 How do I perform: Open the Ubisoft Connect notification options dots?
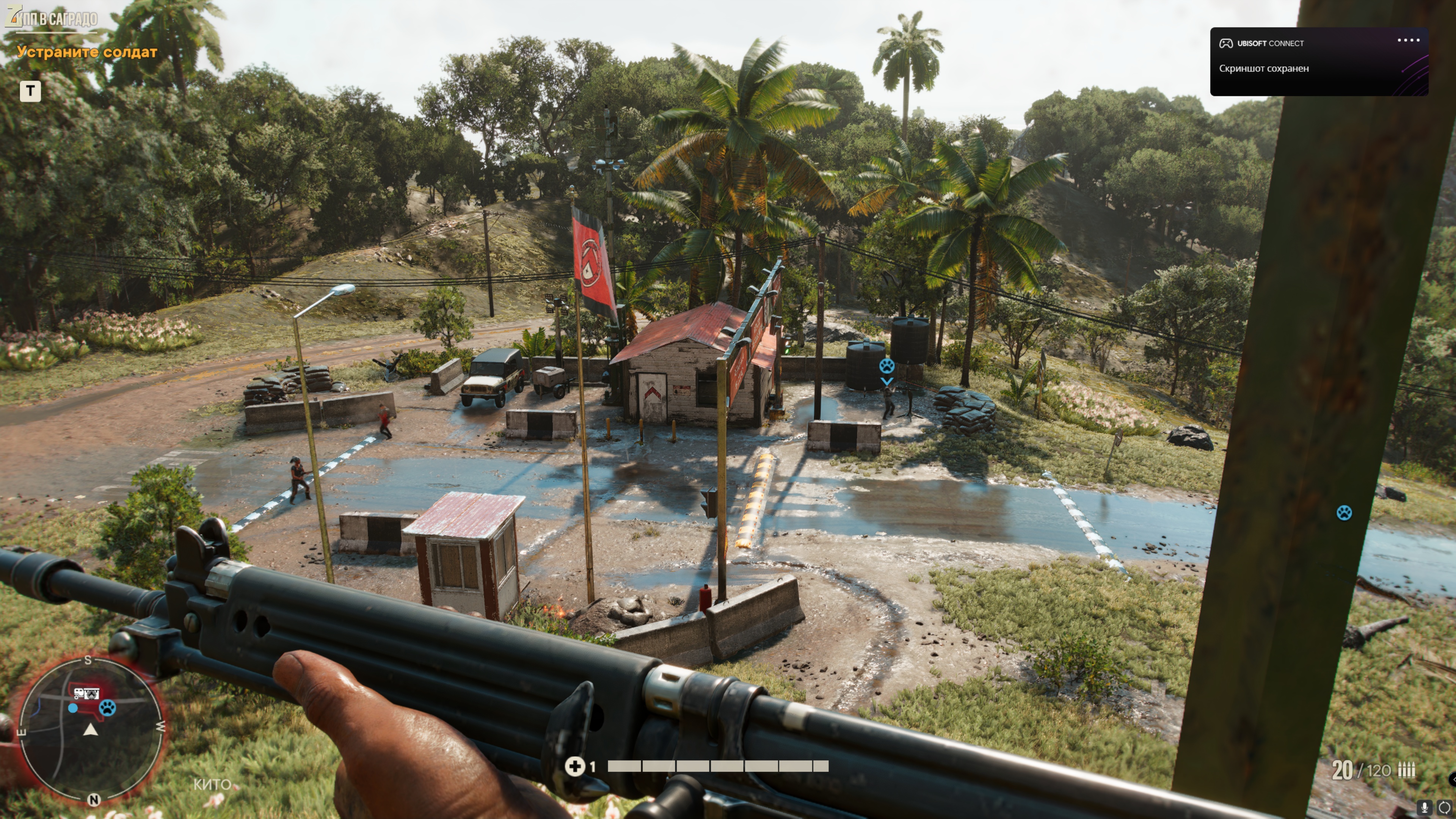click(1408, 40)
